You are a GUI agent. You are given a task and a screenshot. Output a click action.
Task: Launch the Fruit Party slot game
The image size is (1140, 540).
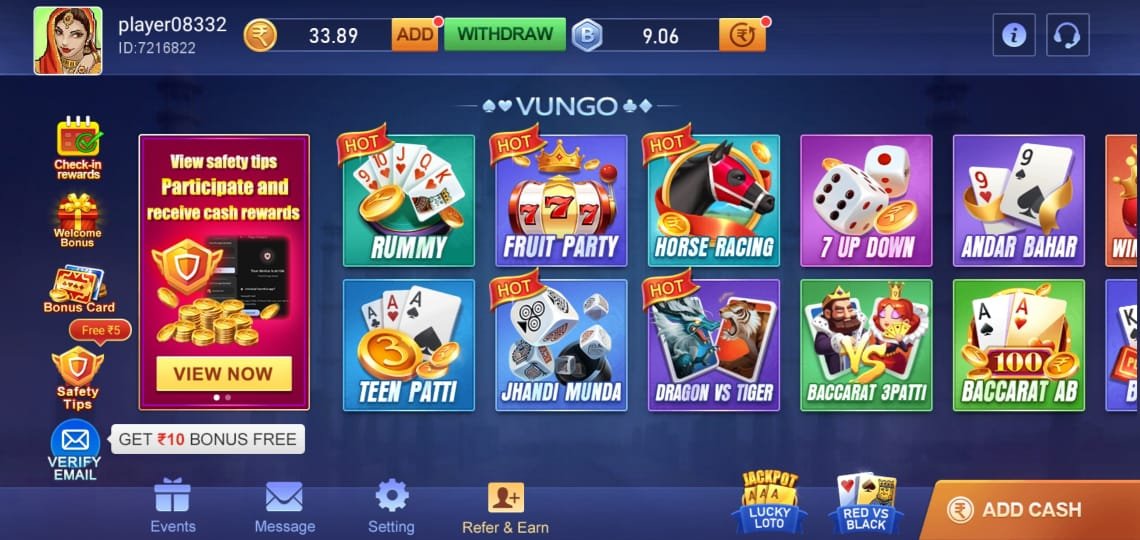[x=561, y=200]
